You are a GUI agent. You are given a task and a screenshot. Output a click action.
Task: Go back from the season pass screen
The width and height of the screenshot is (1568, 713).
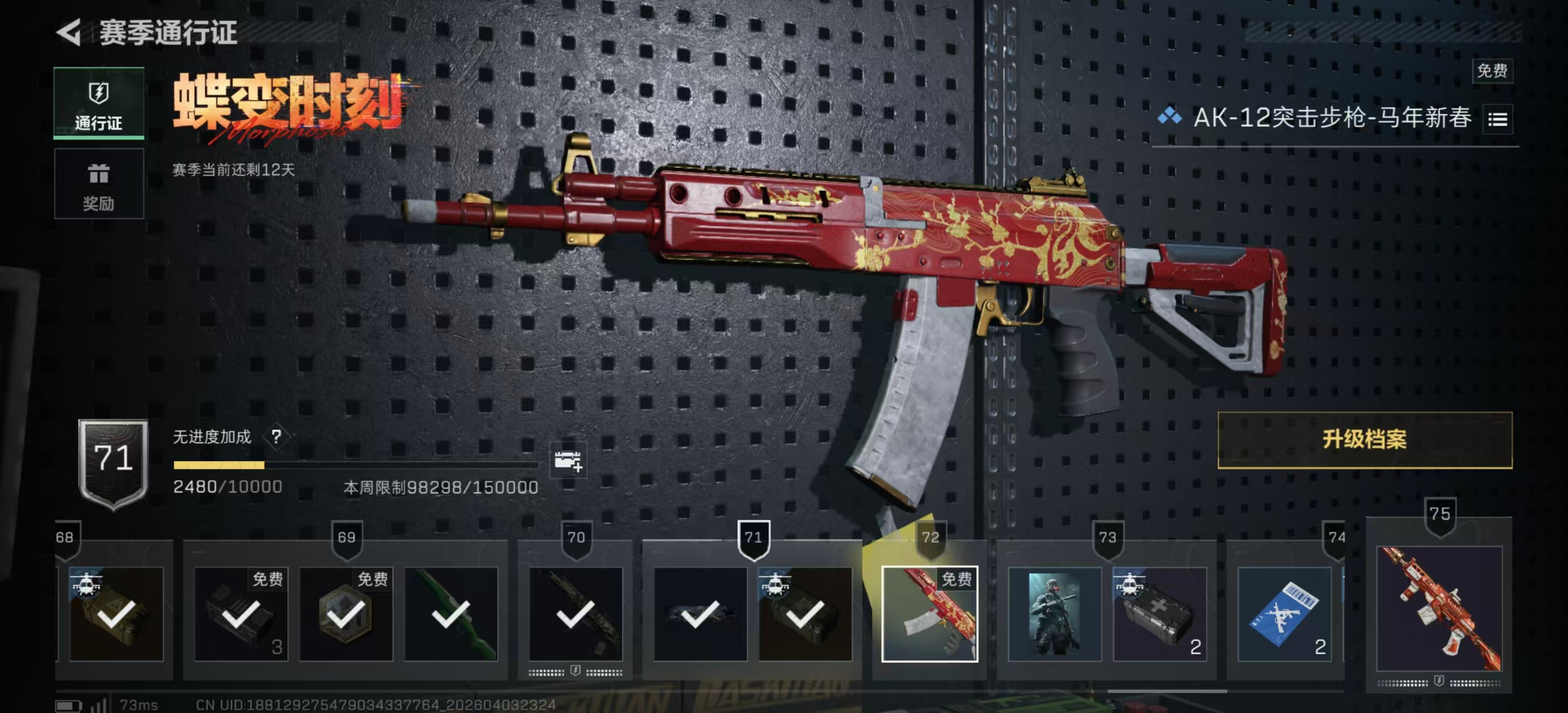[x=69, y=32]
